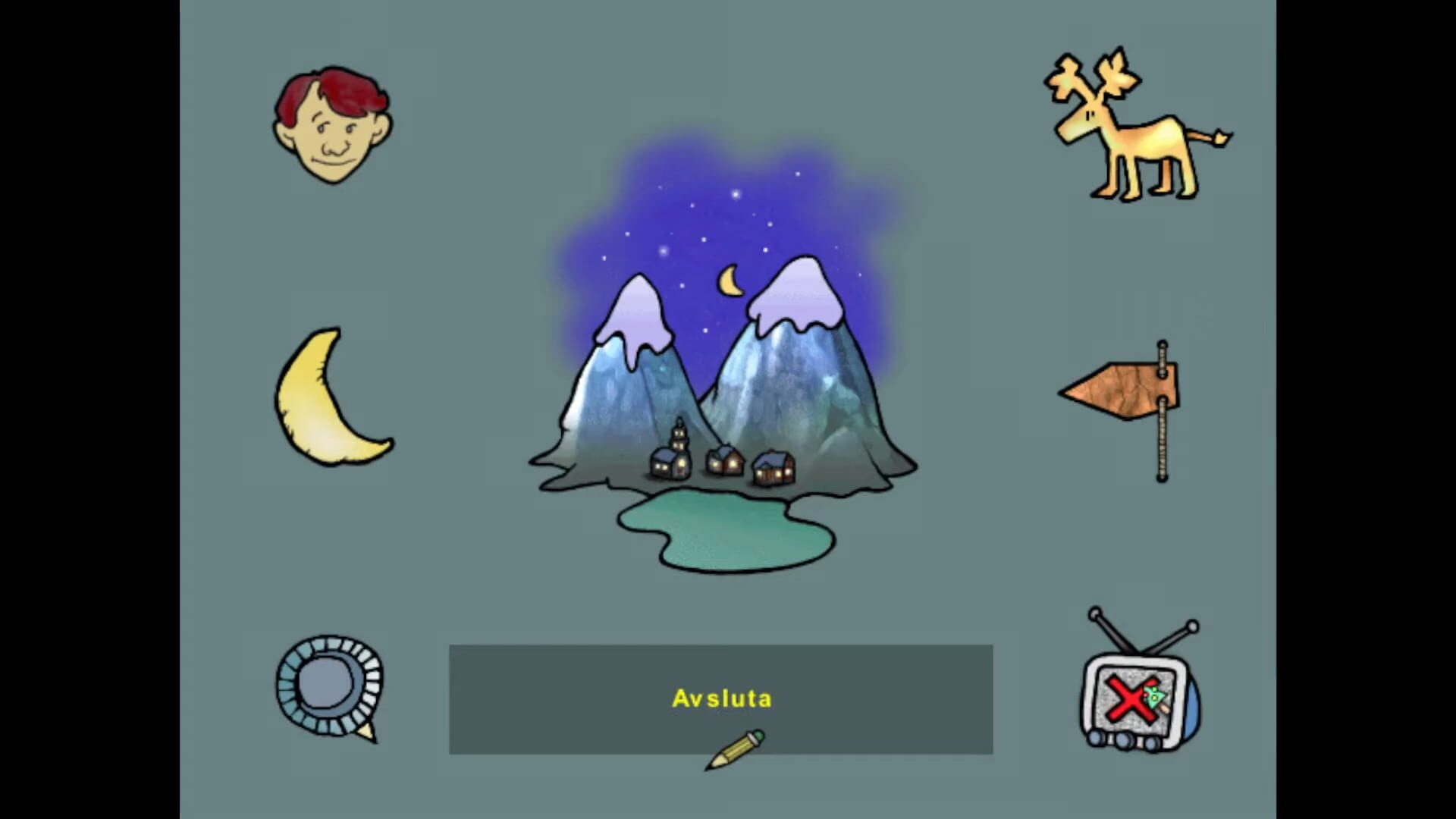Viewport: 1456px width, 819px height.
Task: Click the rightmost cottage in the village
Action: click(772, 469)
